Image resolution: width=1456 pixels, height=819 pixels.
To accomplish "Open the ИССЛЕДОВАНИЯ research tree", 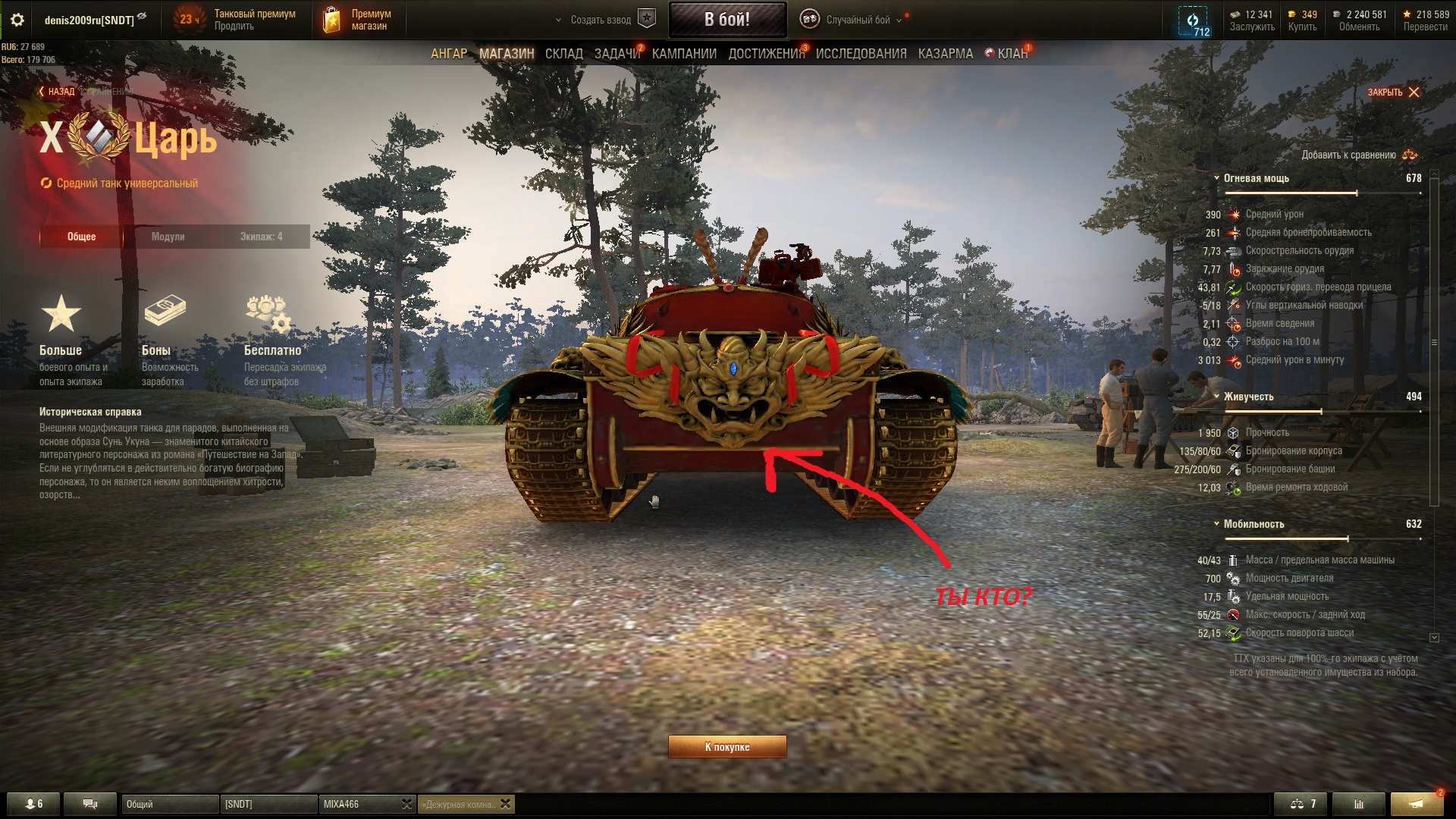I will point(861,54).
